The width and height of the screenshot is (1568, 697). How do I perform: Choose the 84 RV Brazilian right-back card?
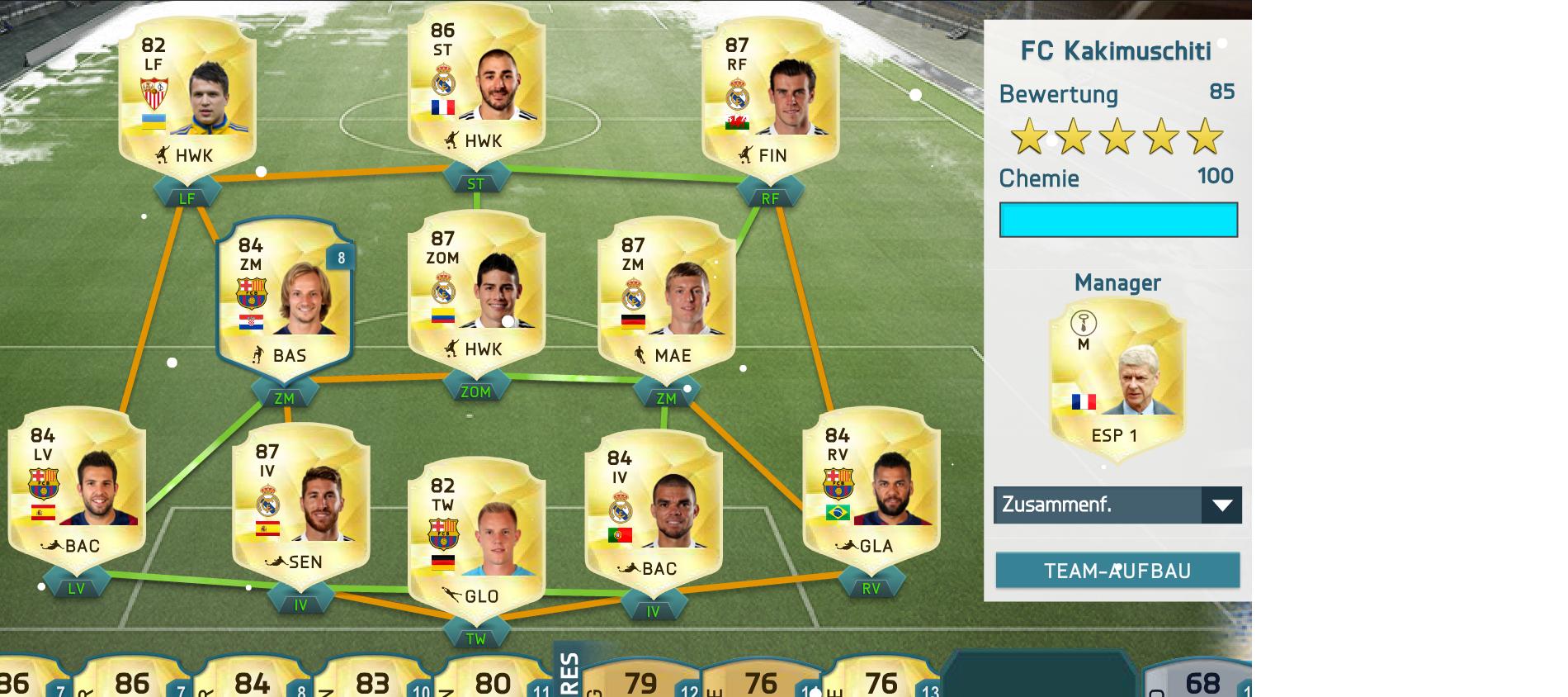point(871,492)
